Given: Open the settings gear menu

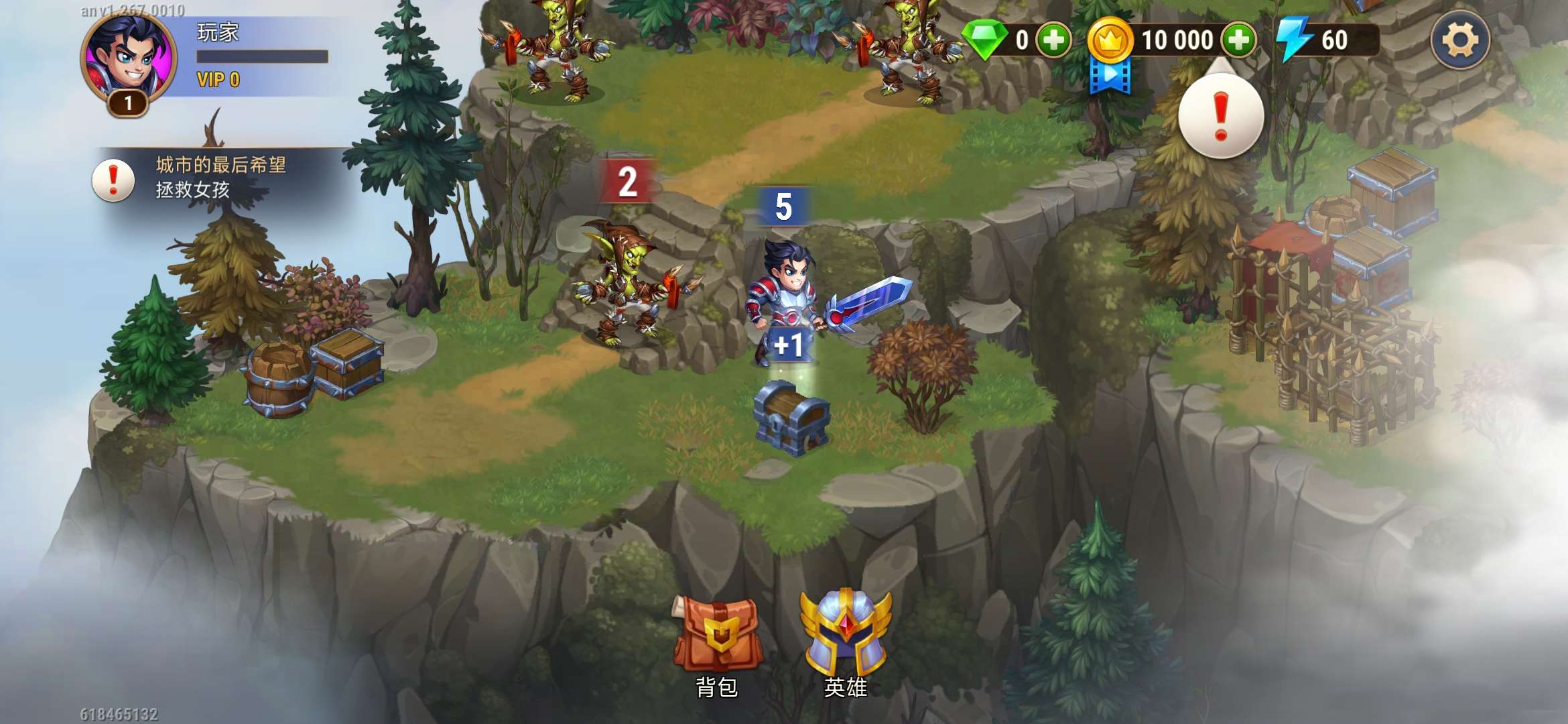Looking at the screenshot, I should [x=1460, y=40].
